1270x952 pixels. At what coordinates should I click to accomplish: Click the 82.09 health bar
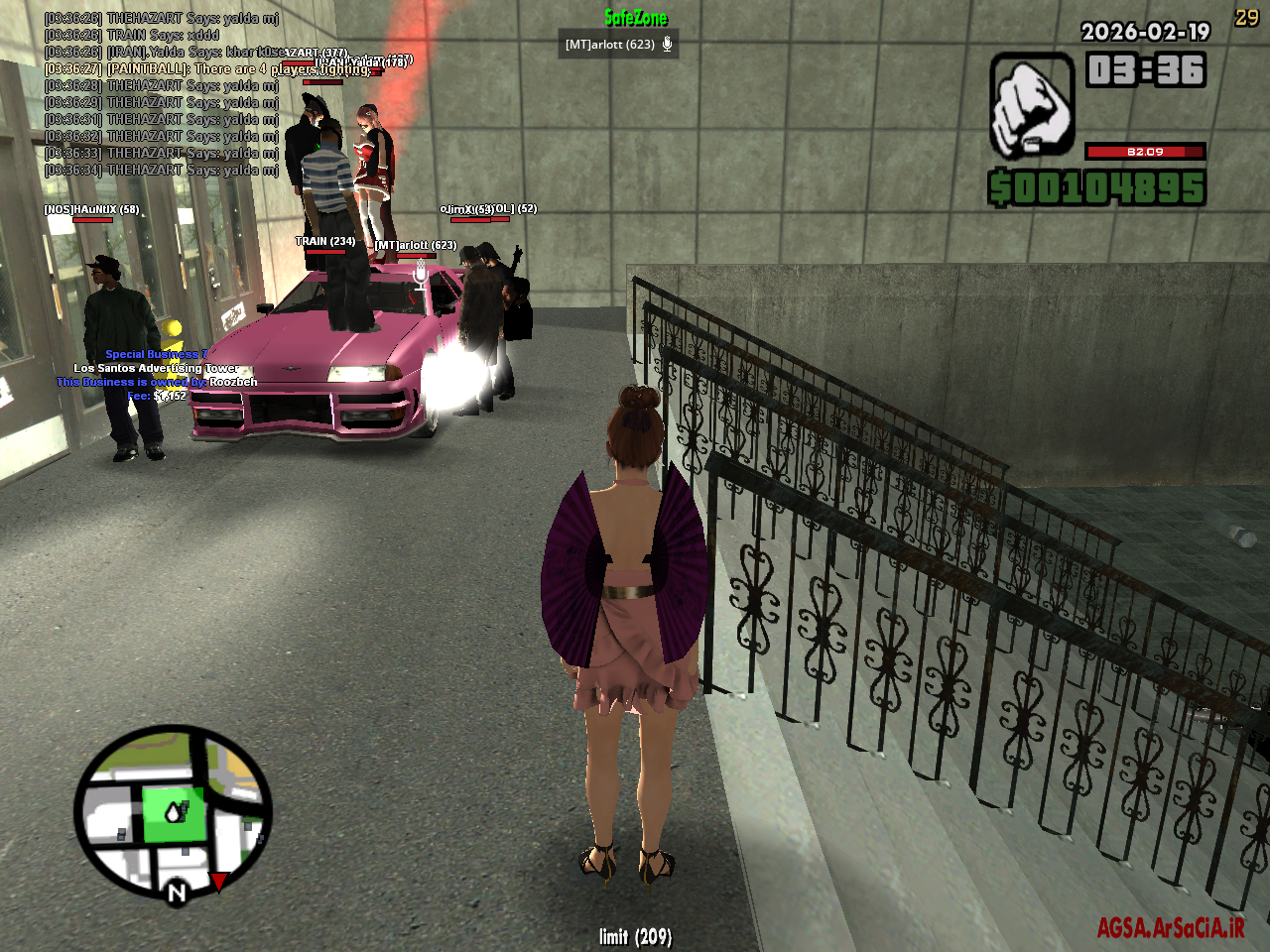coord(1146,152)
